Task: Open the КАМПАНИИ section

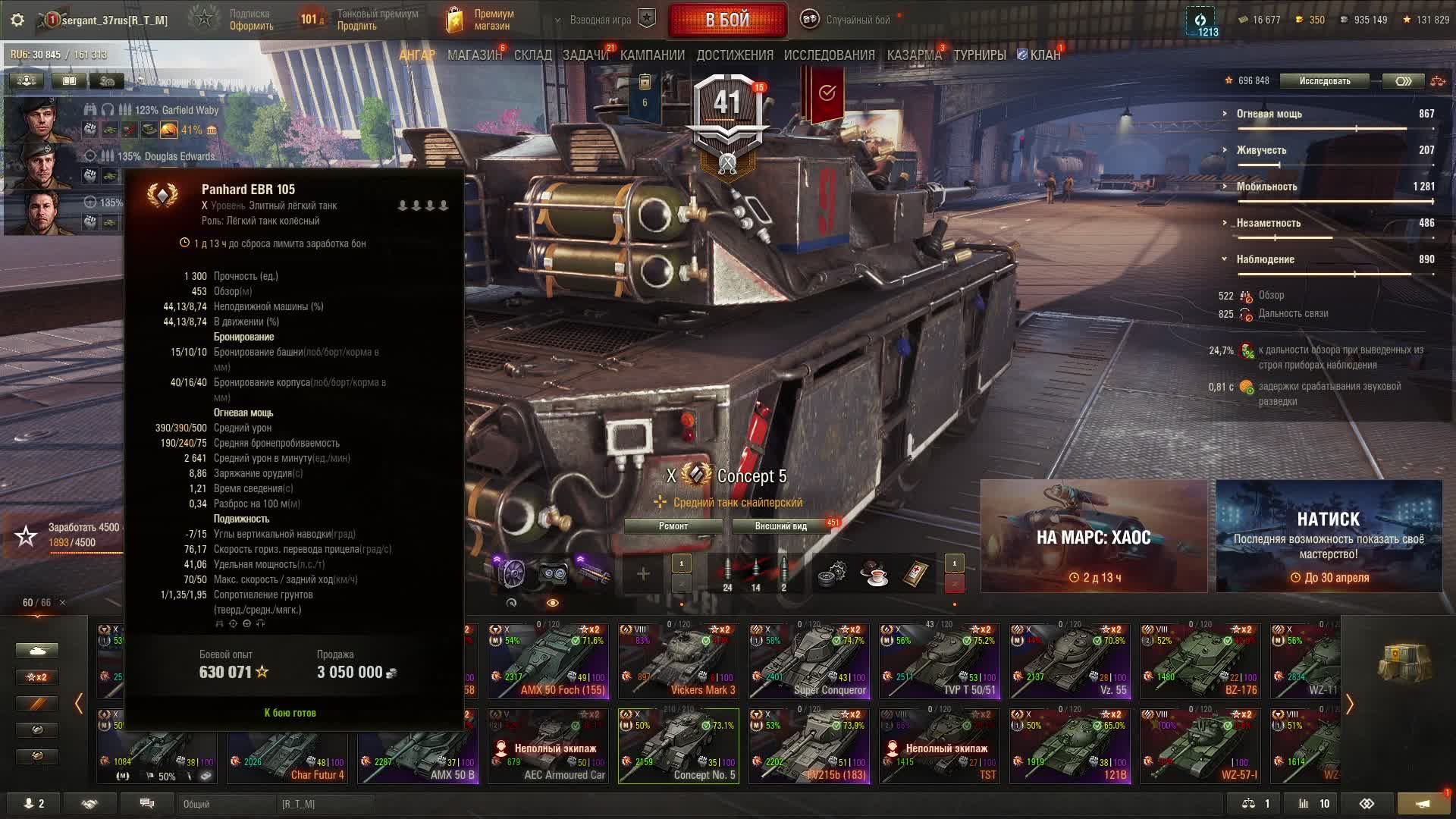Action: coord(652,55)
